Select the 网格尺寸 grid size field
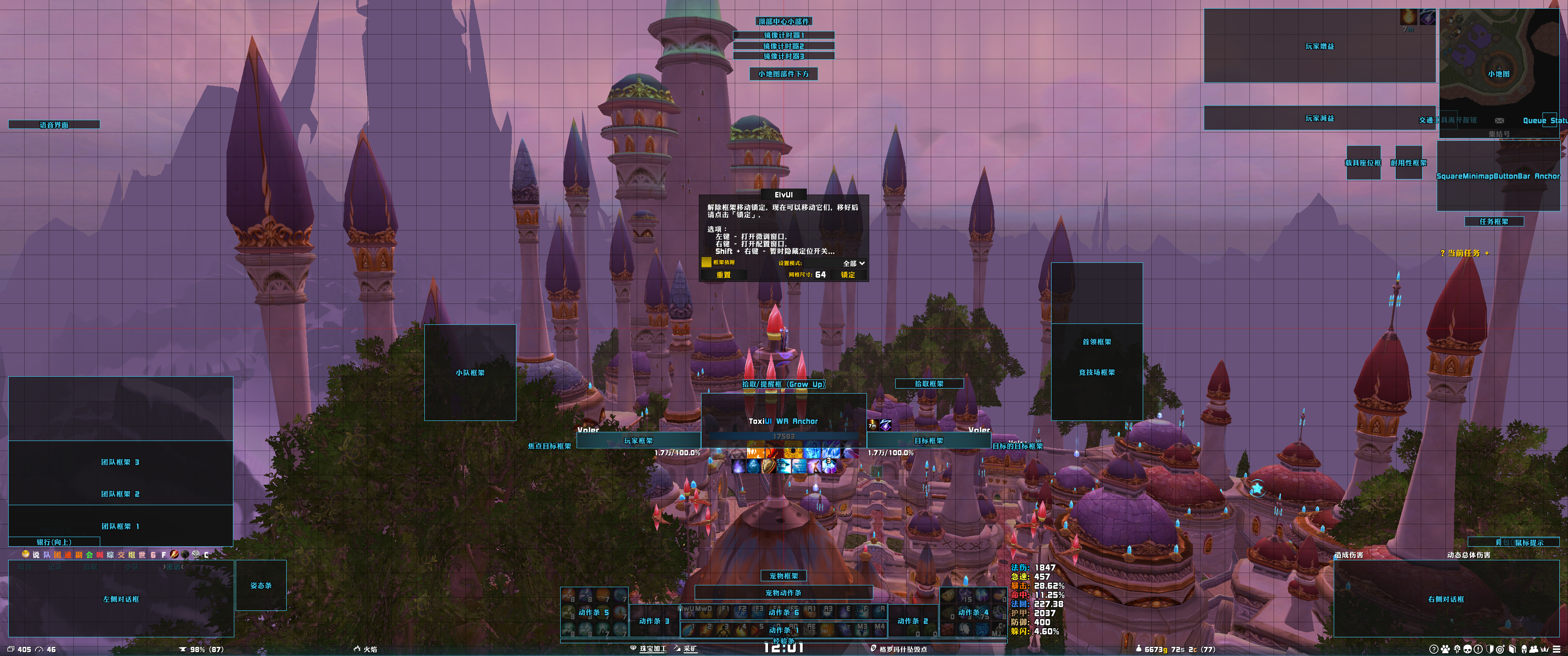This screenshot has height=656, width=1568. (820, 275)
